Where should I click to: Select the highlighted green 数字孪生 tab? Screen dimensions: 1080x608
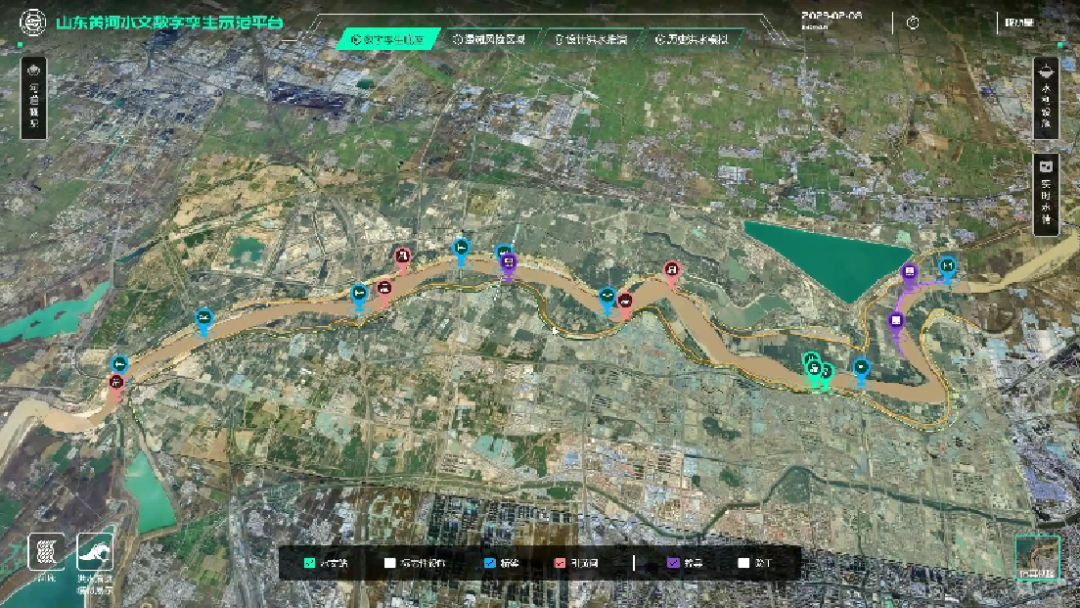388,40
